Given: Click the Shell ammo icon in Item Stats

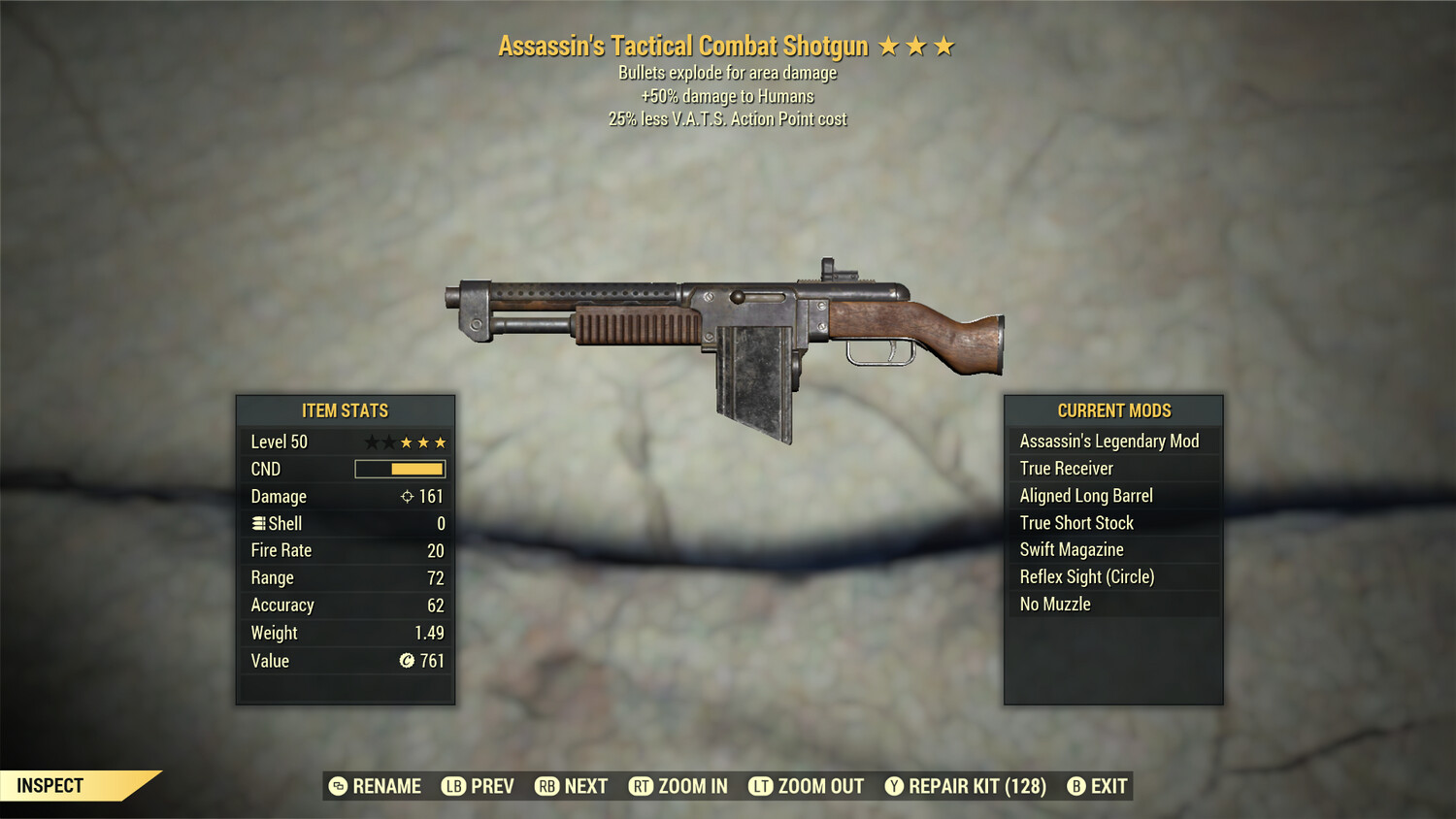Looking at the screenshot, I should [257, 523].
